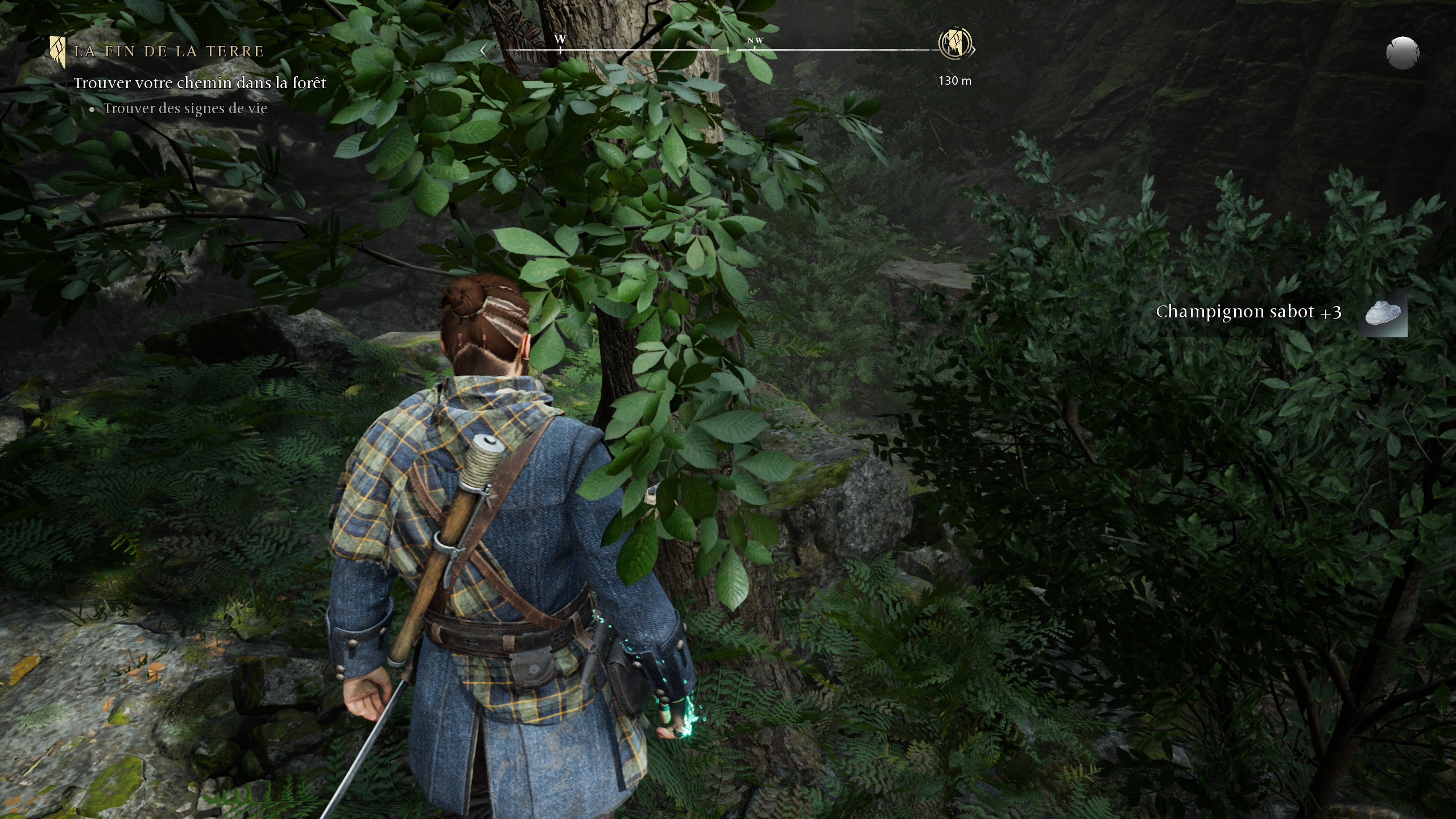The height and width of the screenshot is (819, 1456).
Task: Open the La Fin de la Terre quest tracker
Action: click(x=169, y=52)
